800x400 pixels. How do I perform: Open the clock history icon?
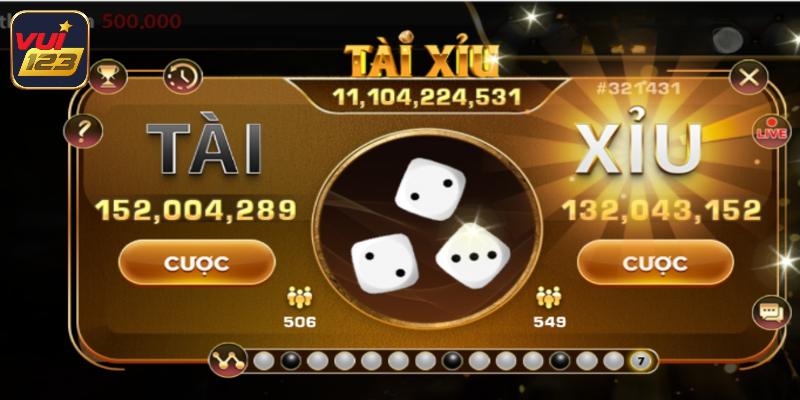[182, 76]
